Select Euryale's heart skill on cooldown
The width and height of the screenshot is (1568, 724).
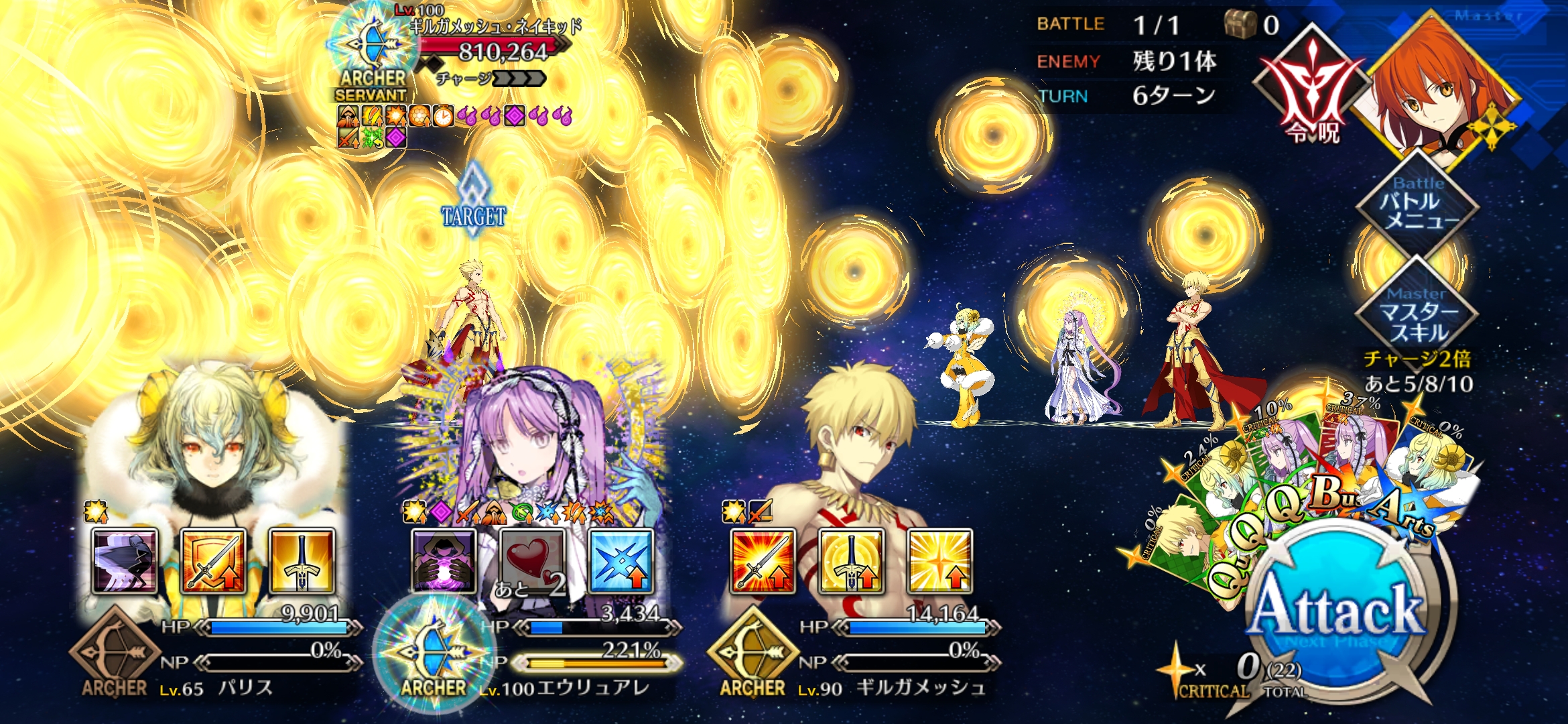click(532, 562)
